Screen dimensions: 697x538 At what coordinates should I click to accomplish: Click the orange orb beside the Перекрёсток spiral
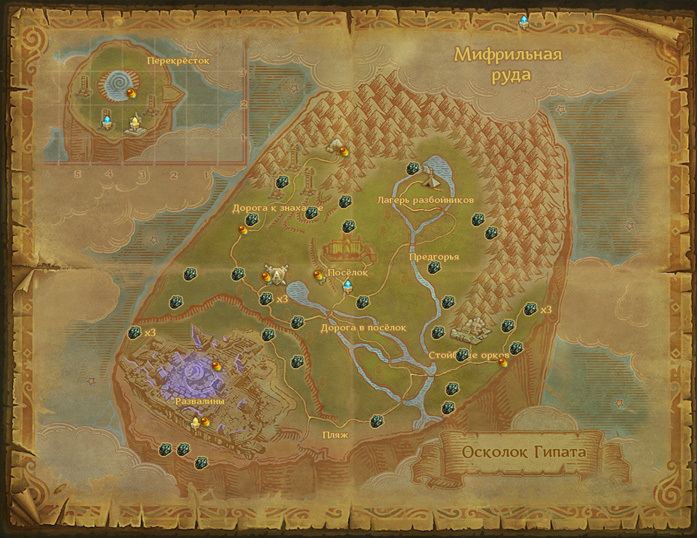click(131, 94)
